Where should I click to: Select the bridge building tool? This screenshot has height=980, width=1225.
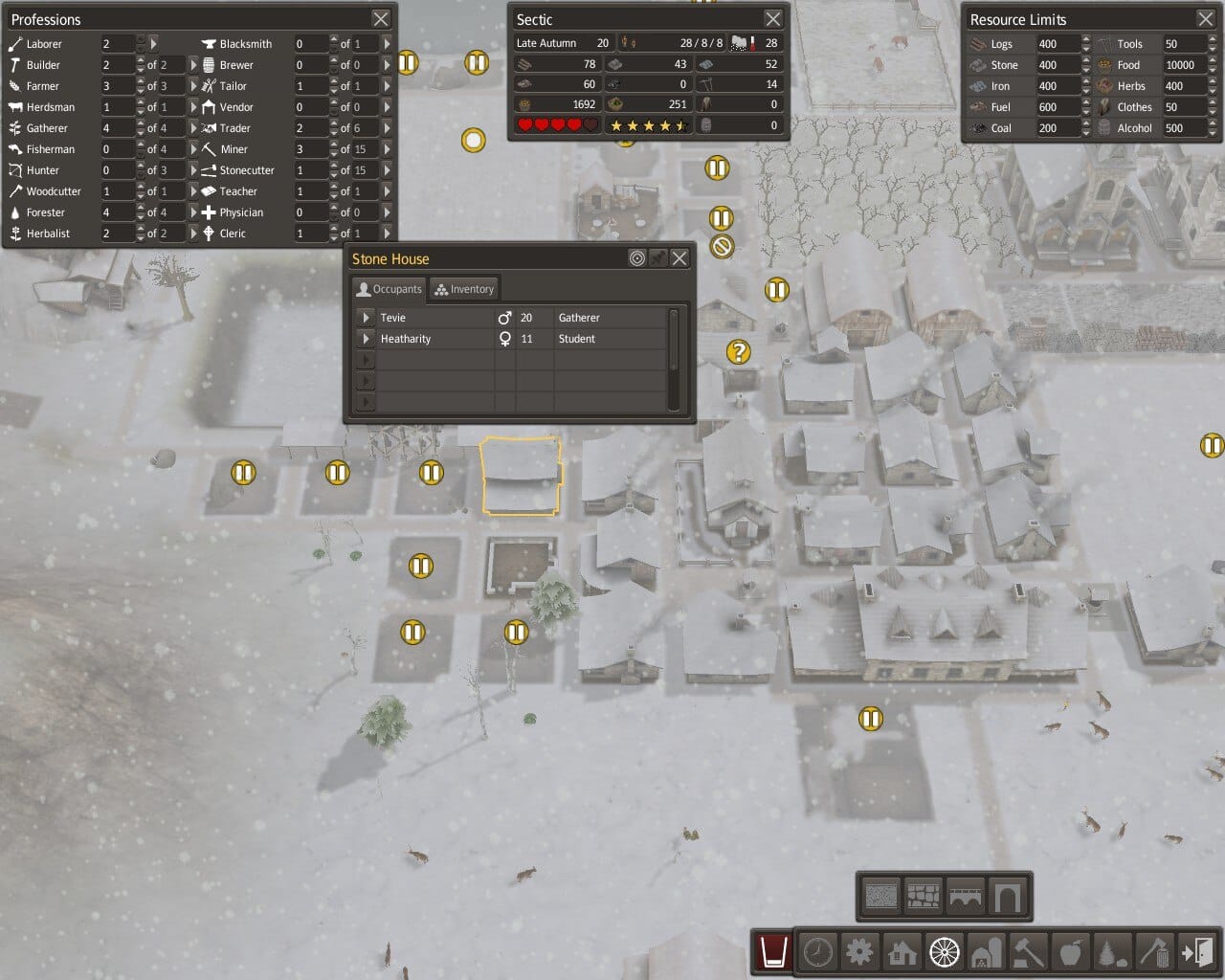coord(967,896)
